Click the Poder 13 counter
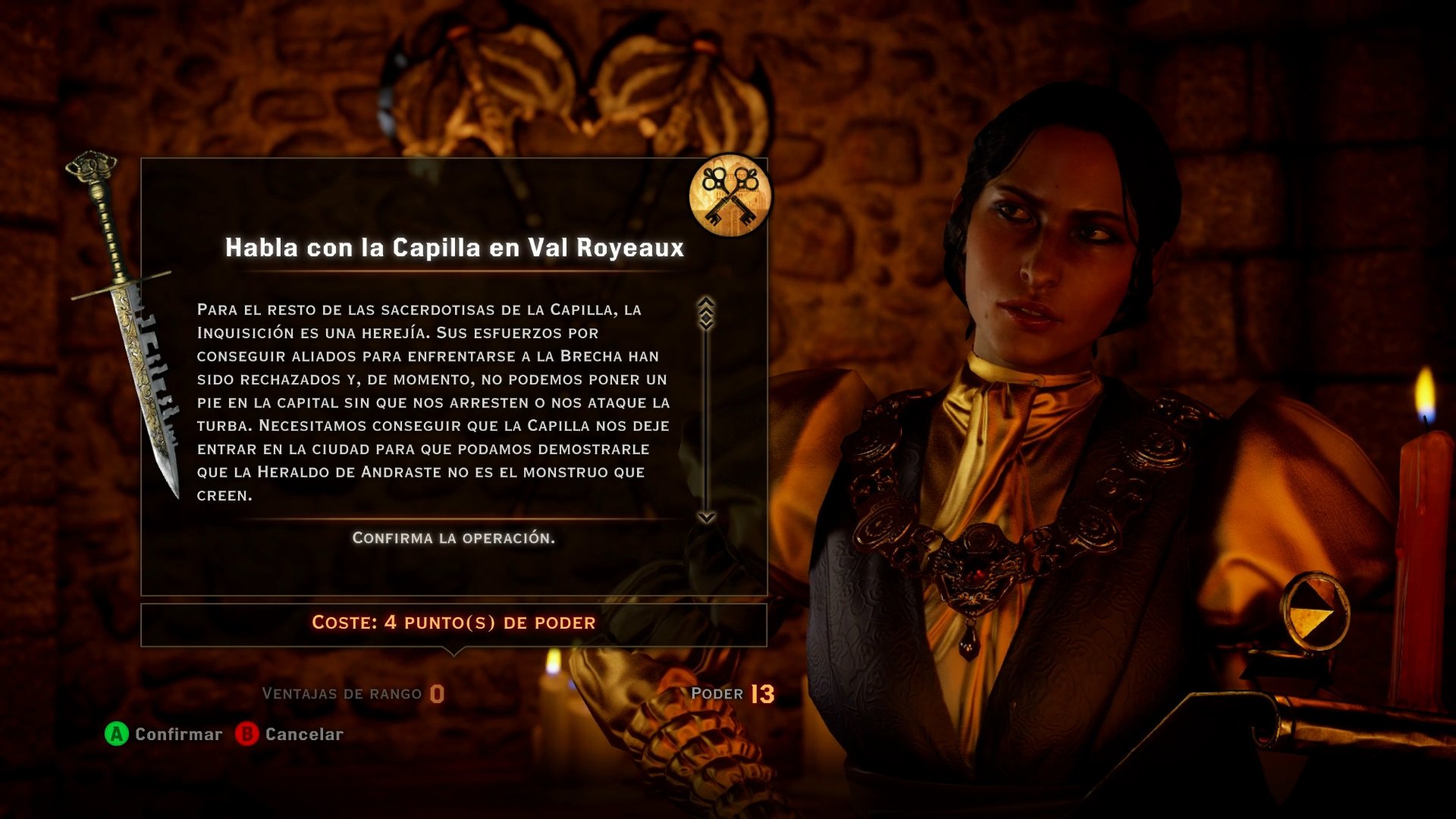 [x=732, y=692]
